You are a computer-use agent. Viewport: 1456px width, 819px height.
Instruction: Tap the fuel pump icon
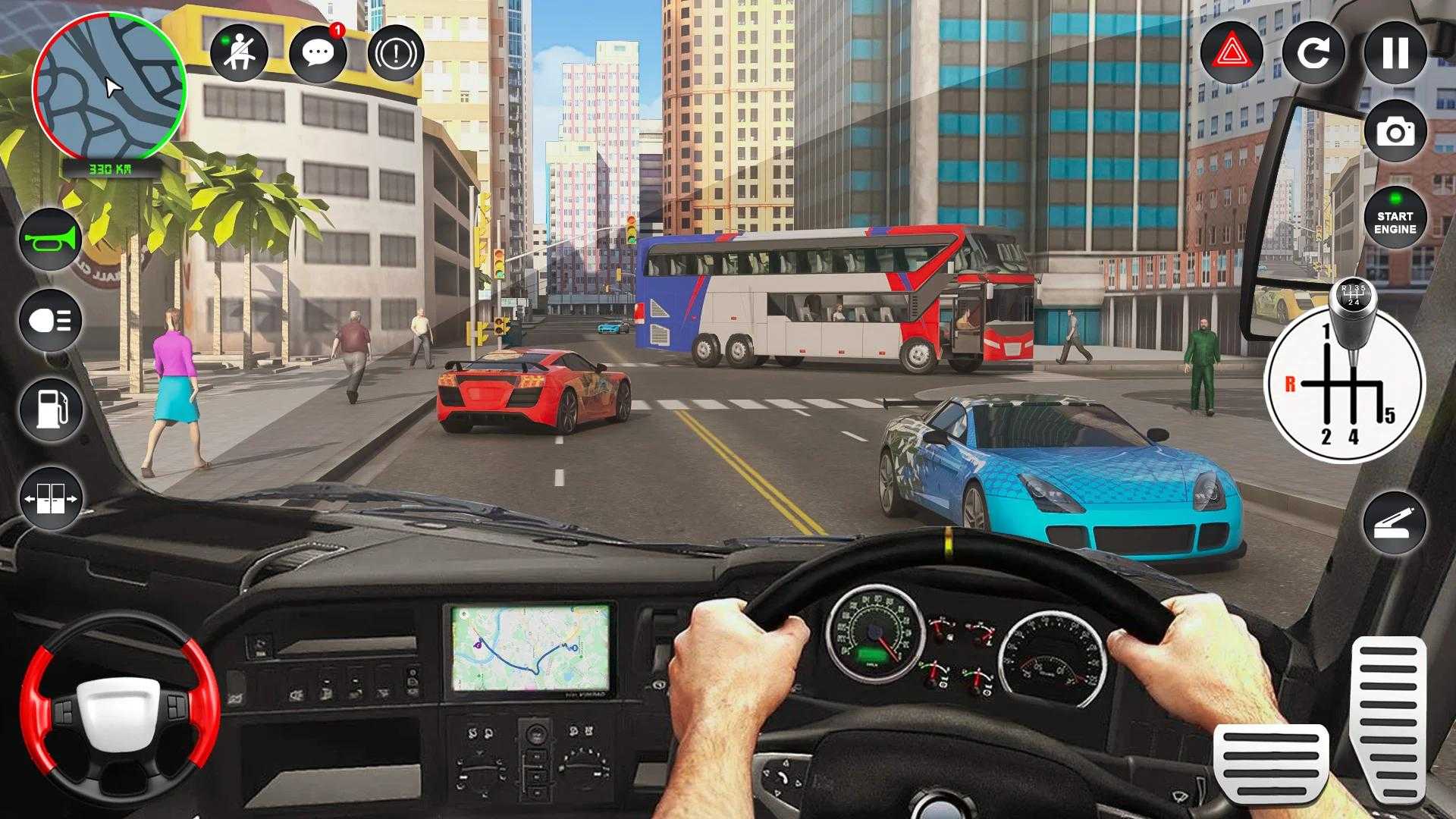(x=51, y=409)
